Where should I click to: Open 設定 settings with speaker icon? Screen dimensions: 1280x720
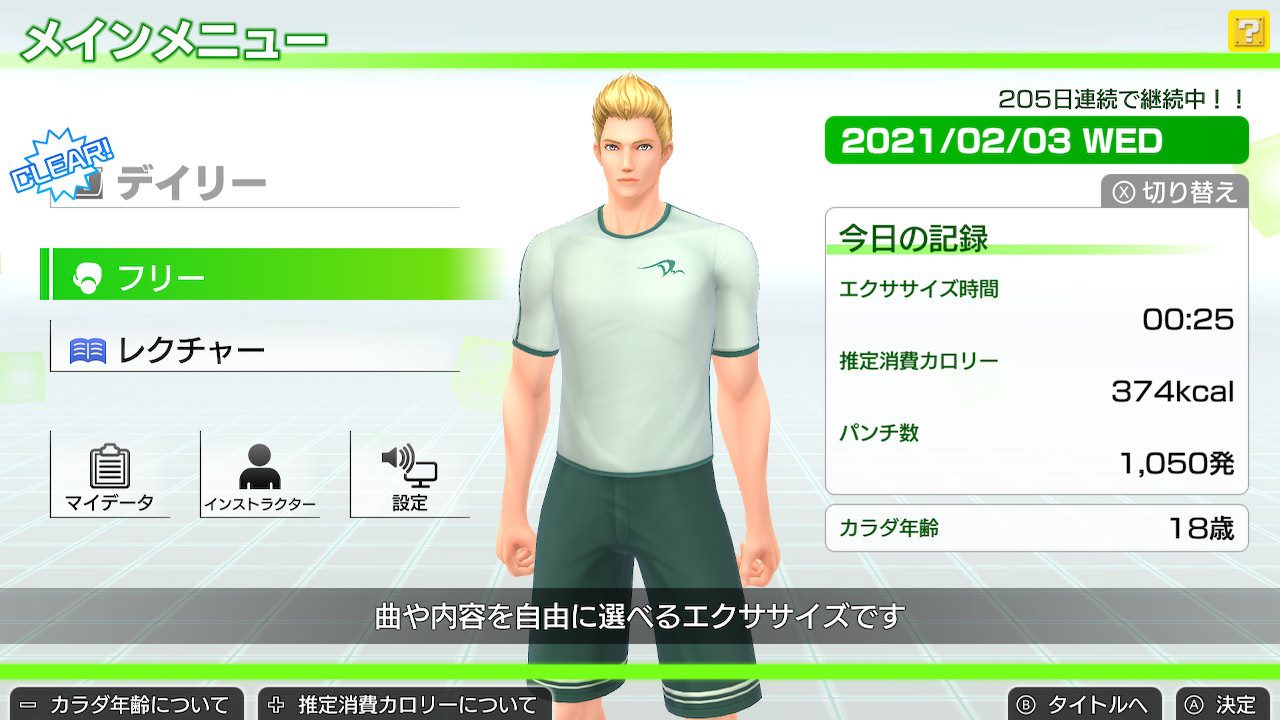[410, 476]
